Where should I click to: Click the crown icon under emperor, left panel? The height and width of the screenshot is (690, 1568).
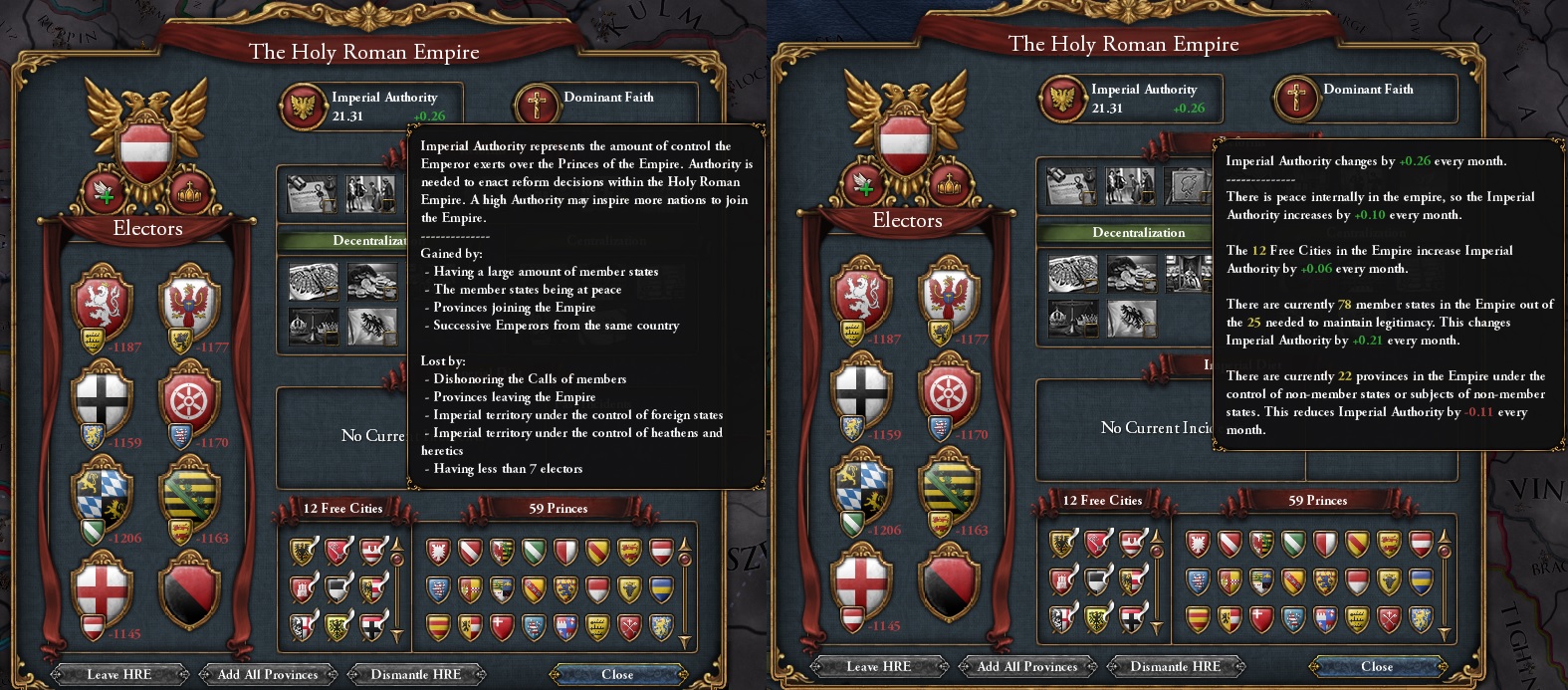click(188, 192)
